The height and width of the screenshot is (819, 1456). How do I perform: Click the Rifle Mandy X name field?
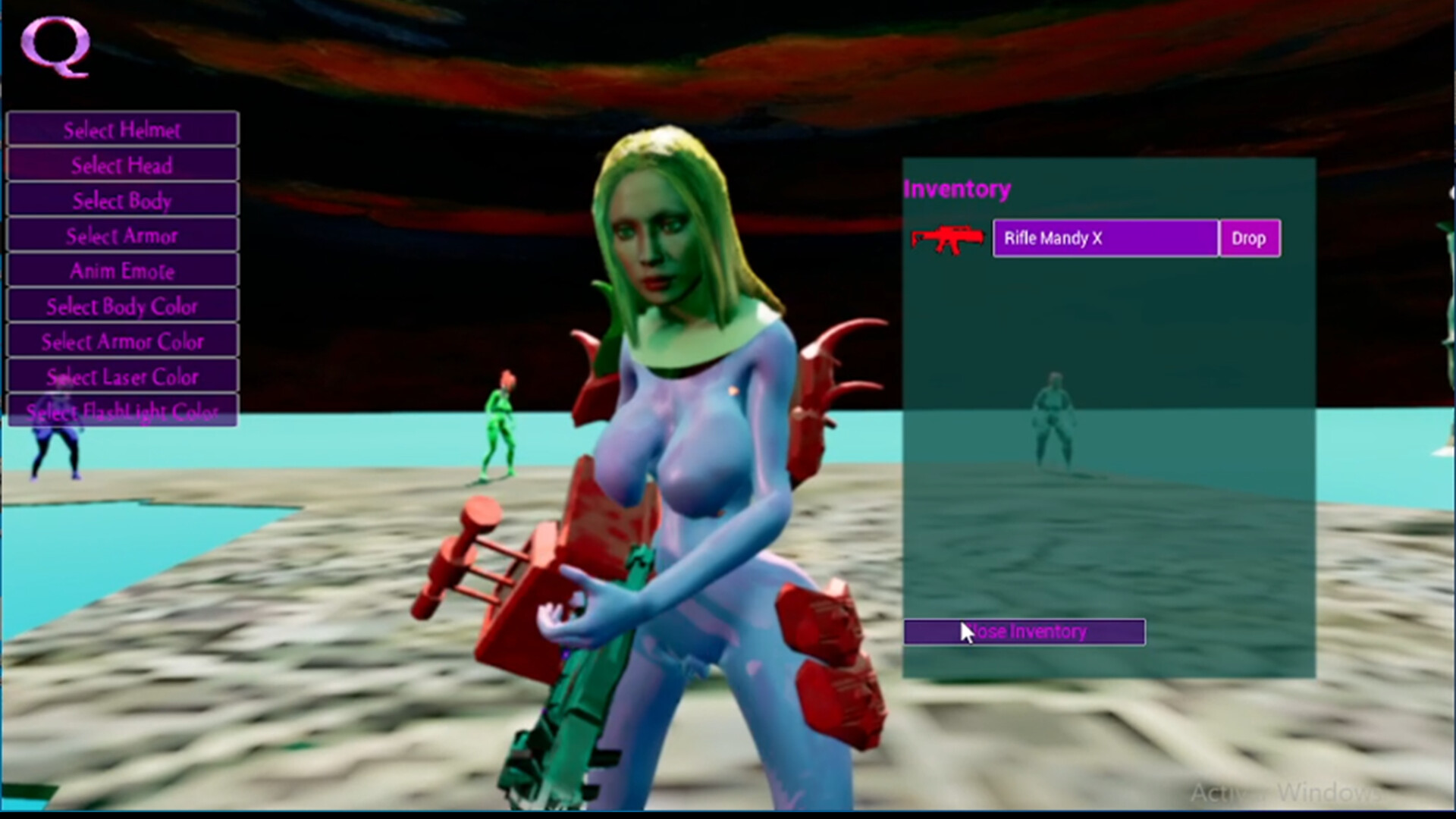click(1104, 238)
